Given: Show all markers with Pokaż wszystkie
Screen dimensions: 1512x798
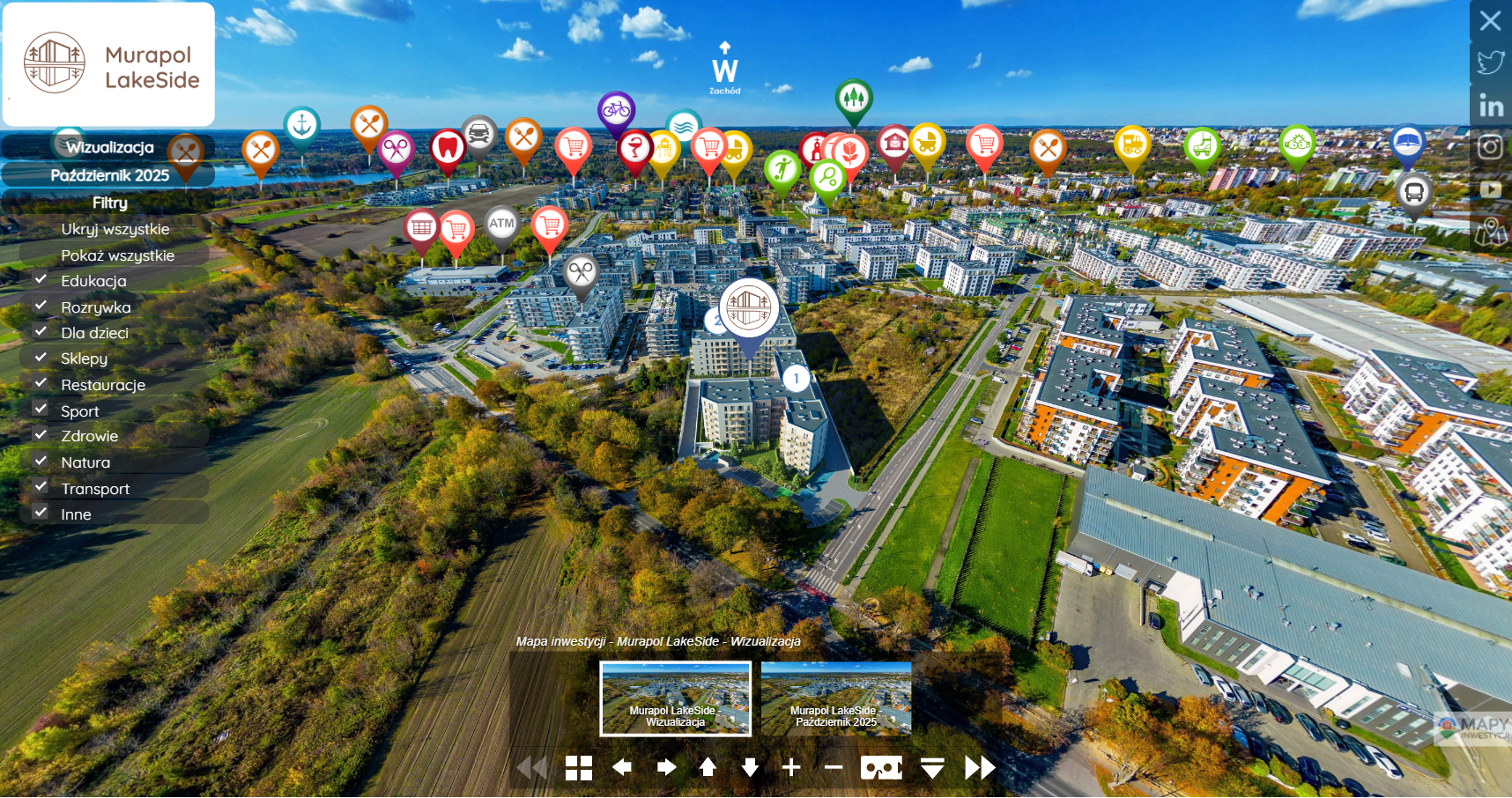Looking at the screenshot, I should 117,255.
